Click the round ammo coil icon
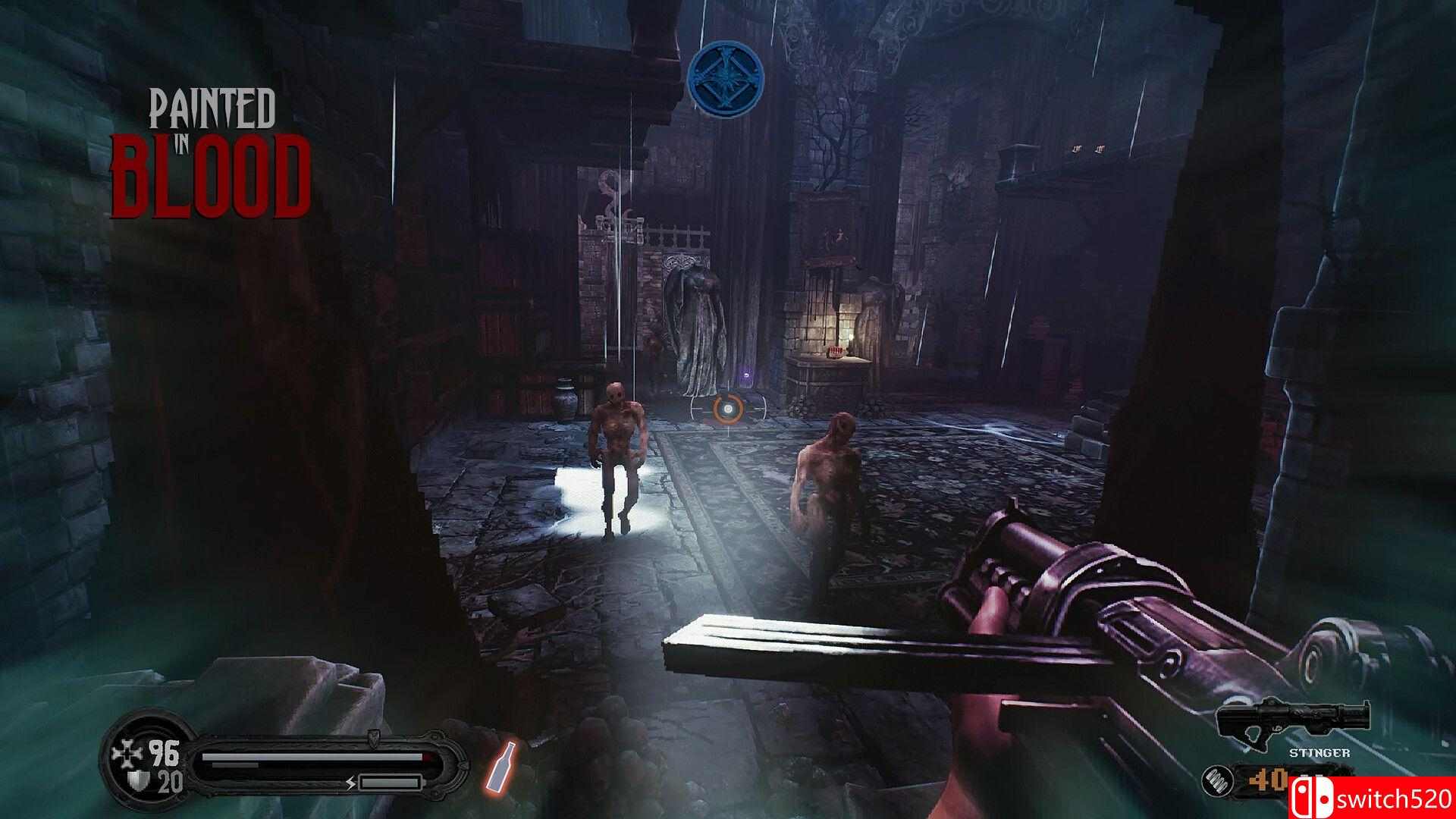Viewport: 1456px width, 819px height. point(1222,782)
